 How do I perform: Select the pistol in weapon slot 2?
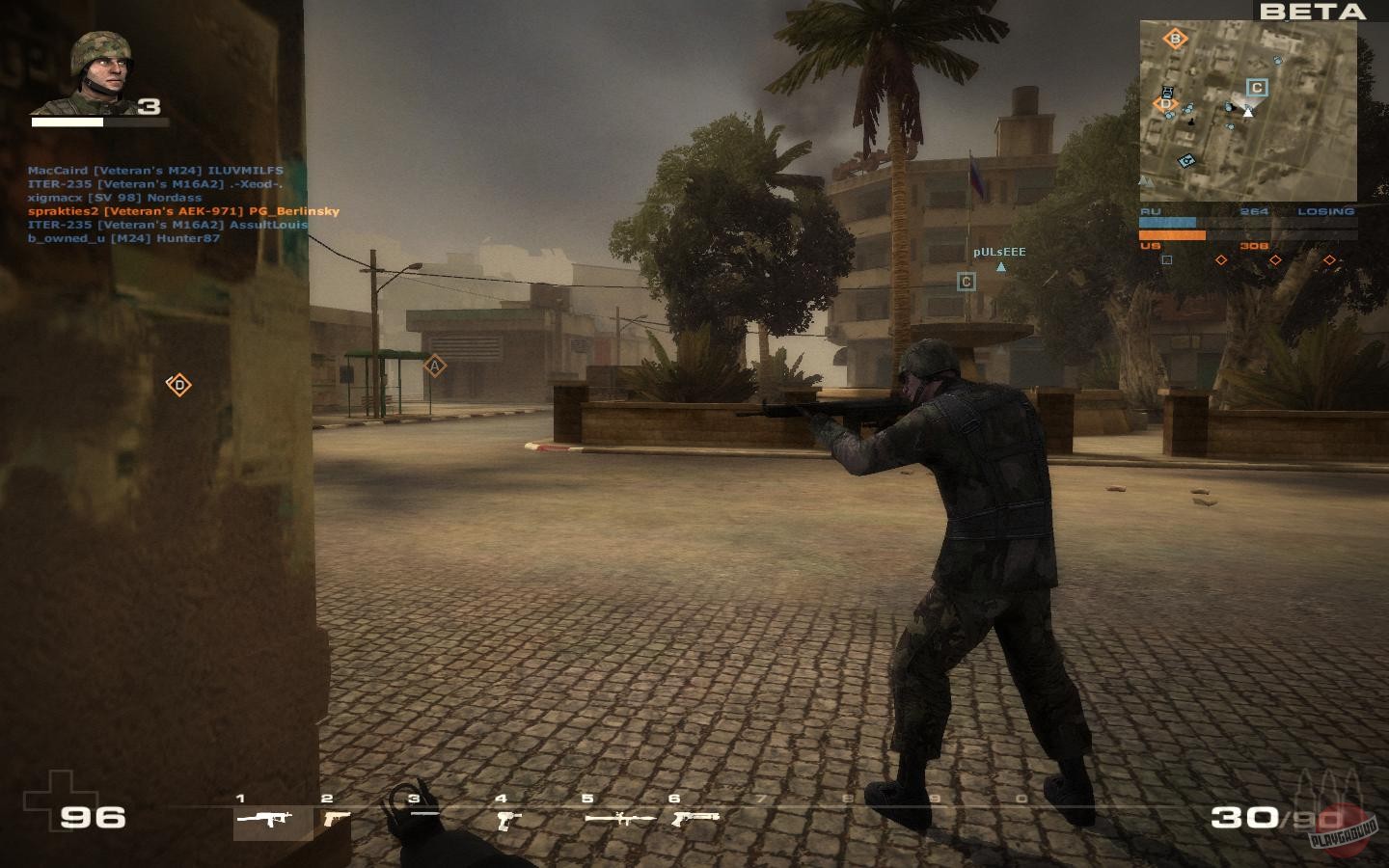coord(335,820)
